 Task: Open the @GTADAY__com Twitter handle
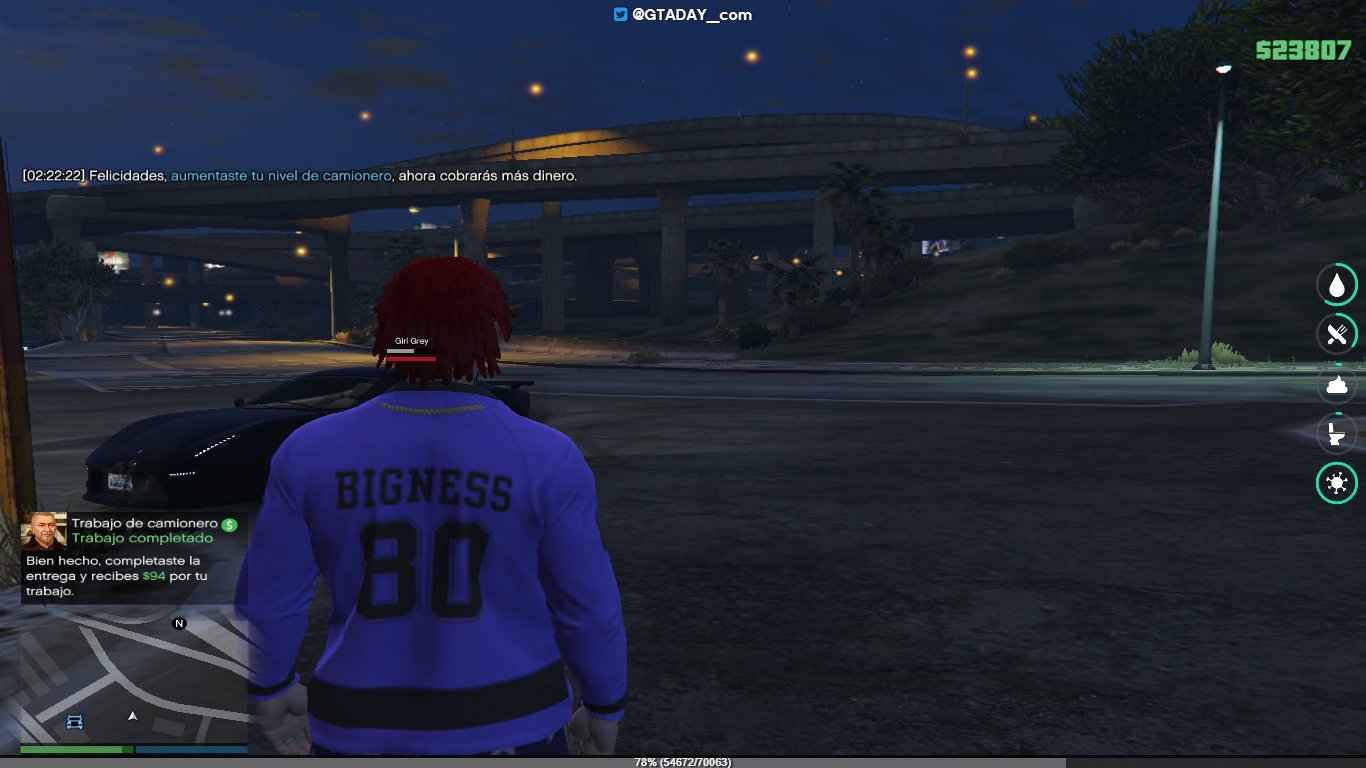[x=683, y=15]
